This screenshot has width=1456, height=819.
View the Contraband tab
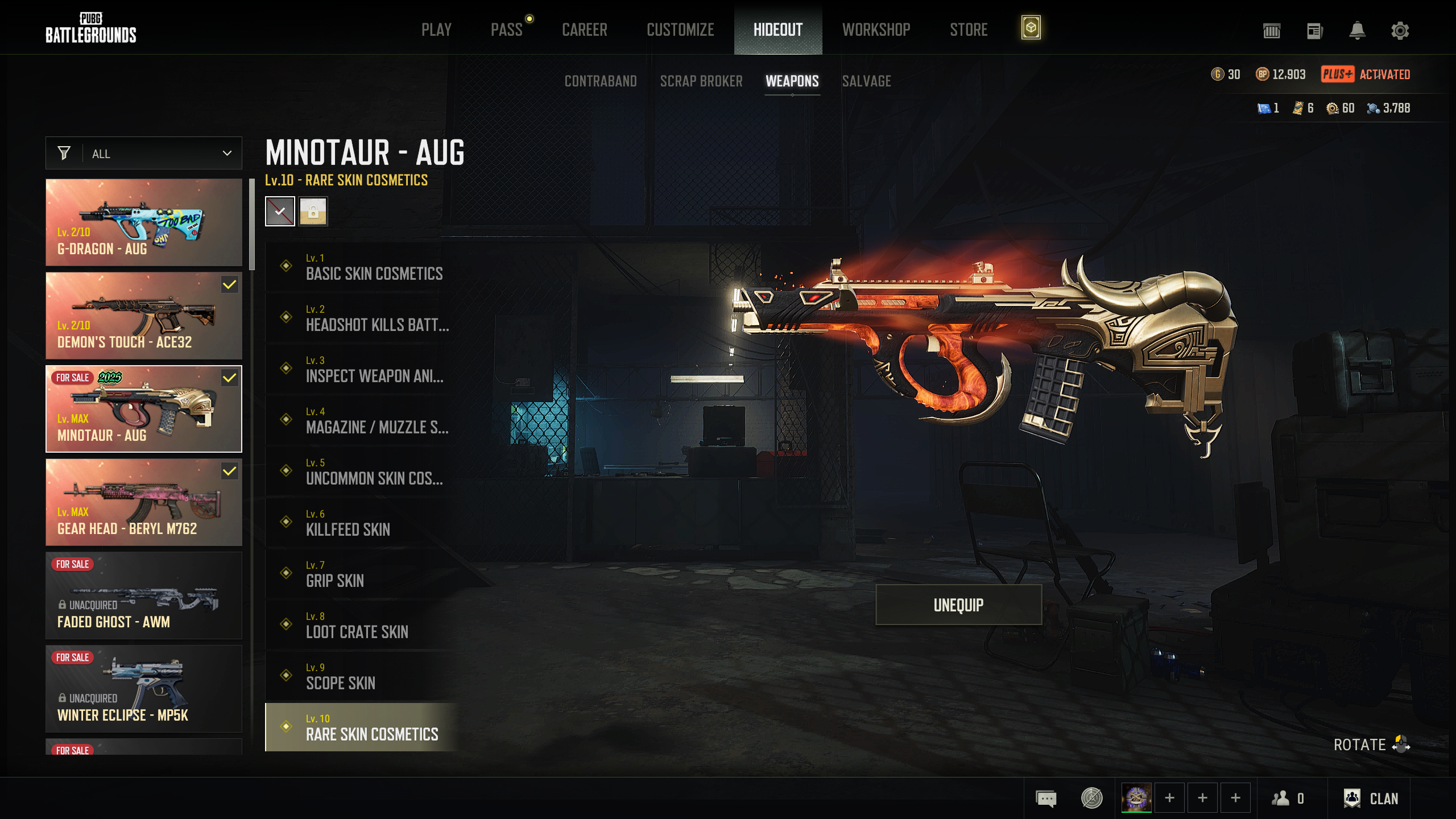tap(601, 81)
